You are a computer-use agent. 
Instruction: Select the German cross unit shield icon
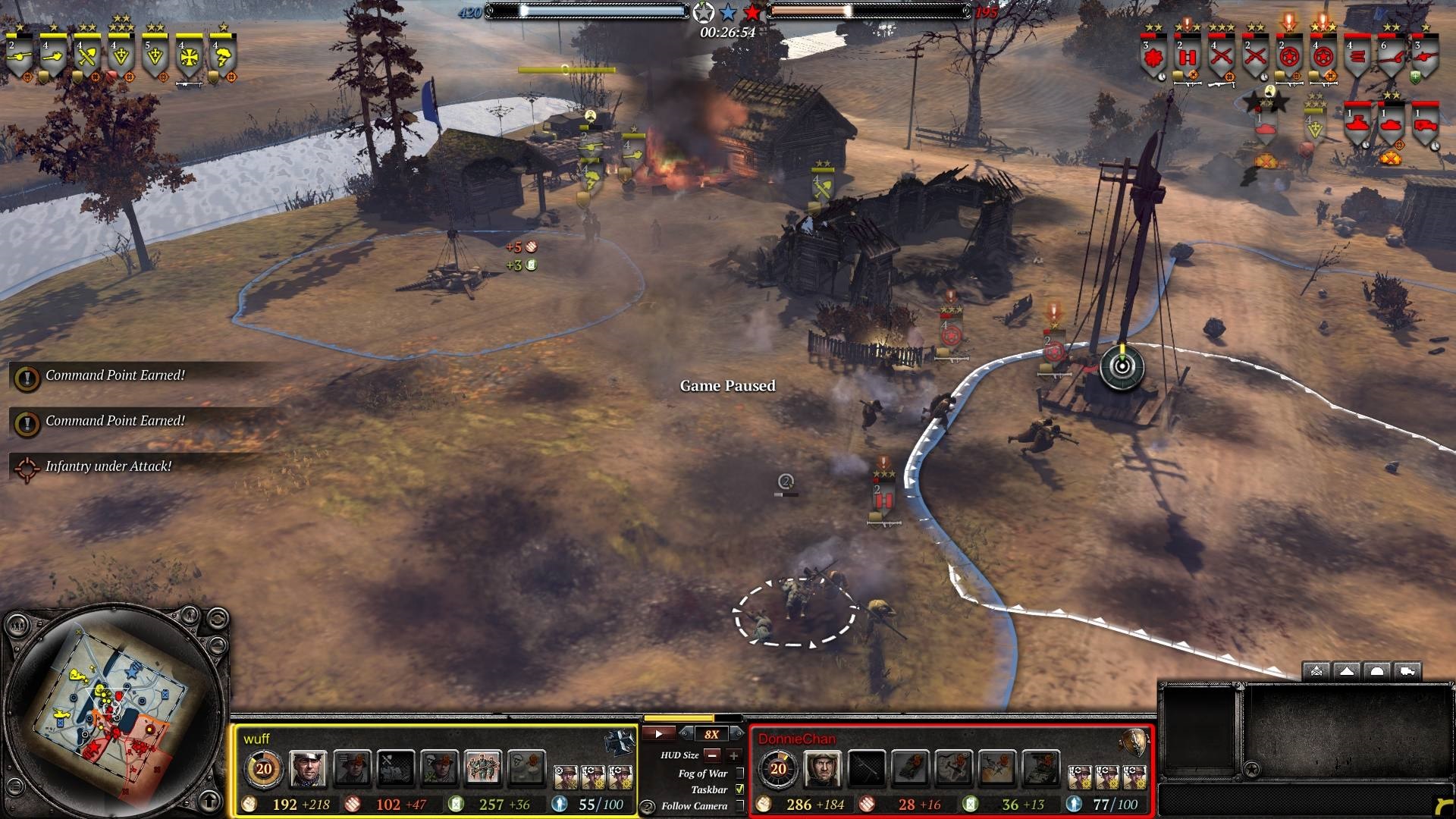pyautogui.click(x=189, y=57)
